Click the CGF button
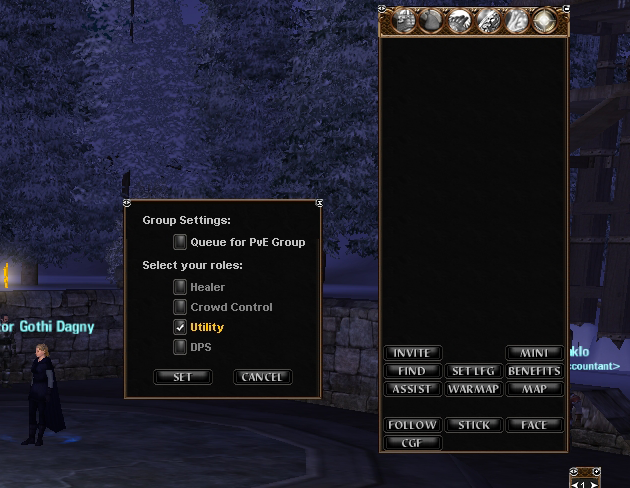Viewport: 630px width, 488px height. pyautogui.click(x=412, y=443)
